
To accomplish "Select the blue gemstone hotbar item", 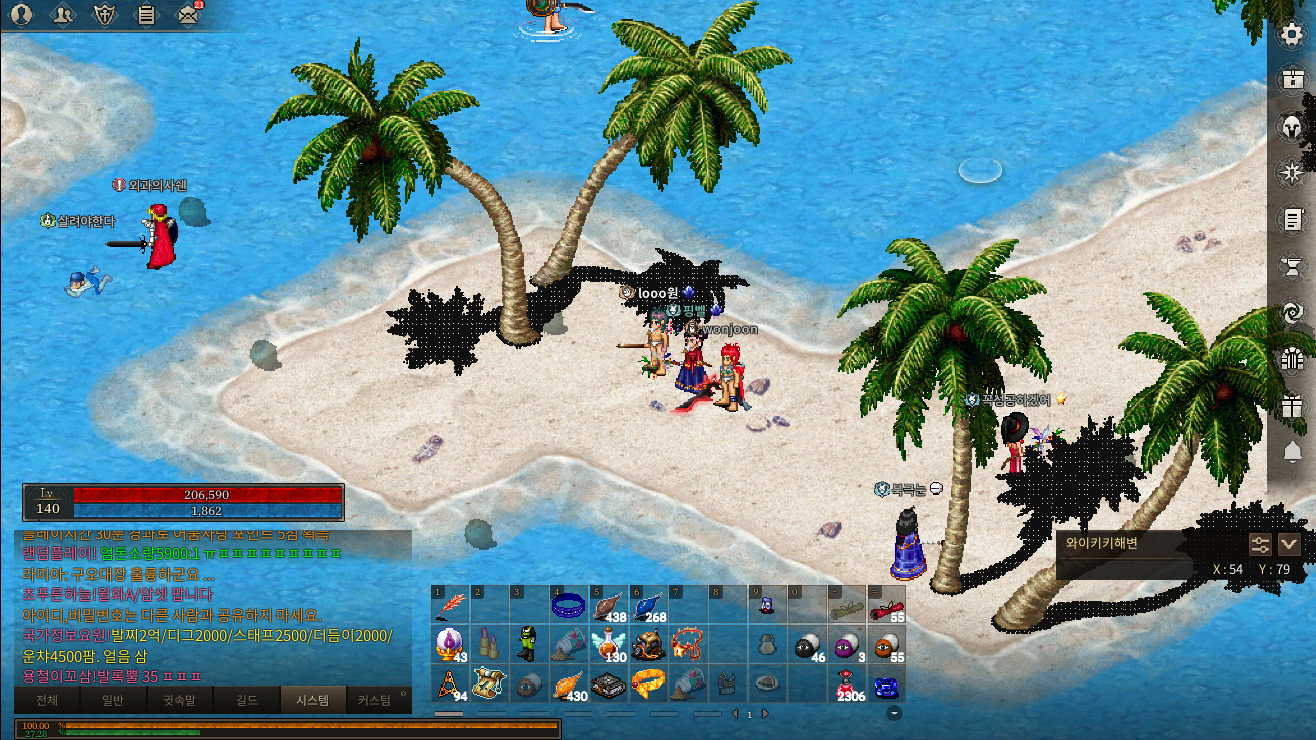I will coord(886,685).
